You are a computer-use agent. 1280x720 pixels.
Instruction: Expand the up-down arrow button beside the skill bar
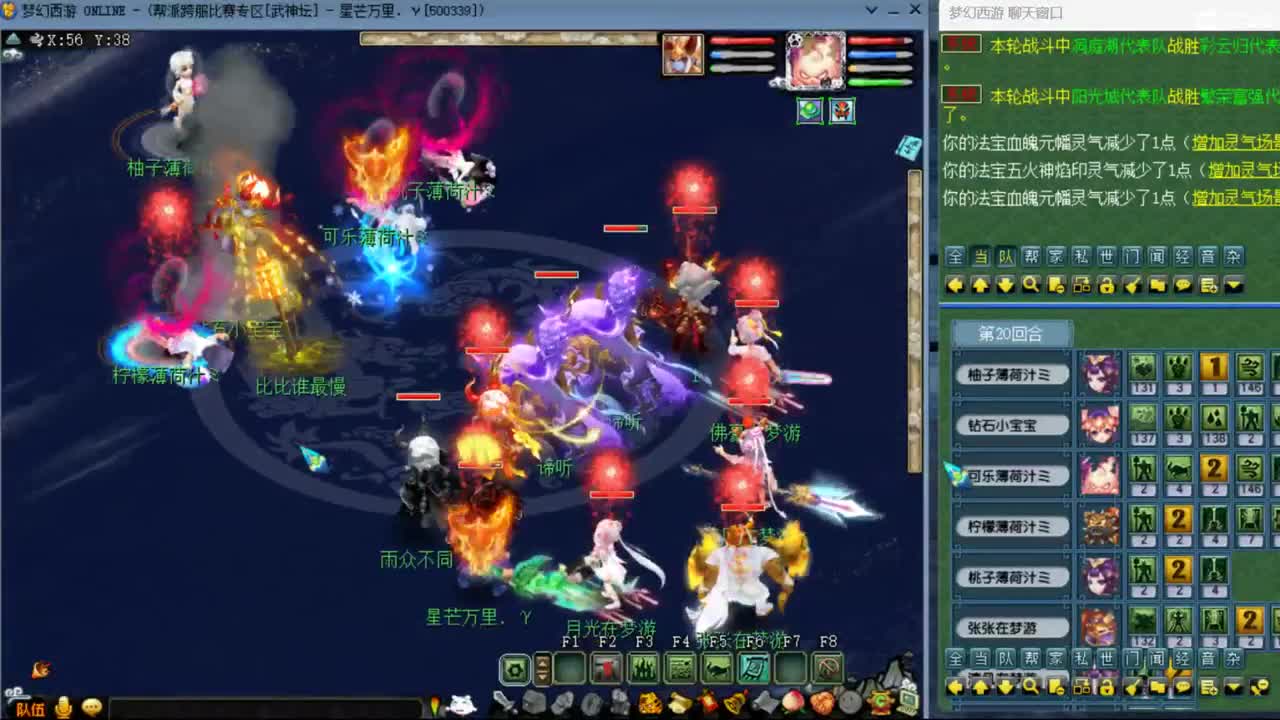pos(541,670)
